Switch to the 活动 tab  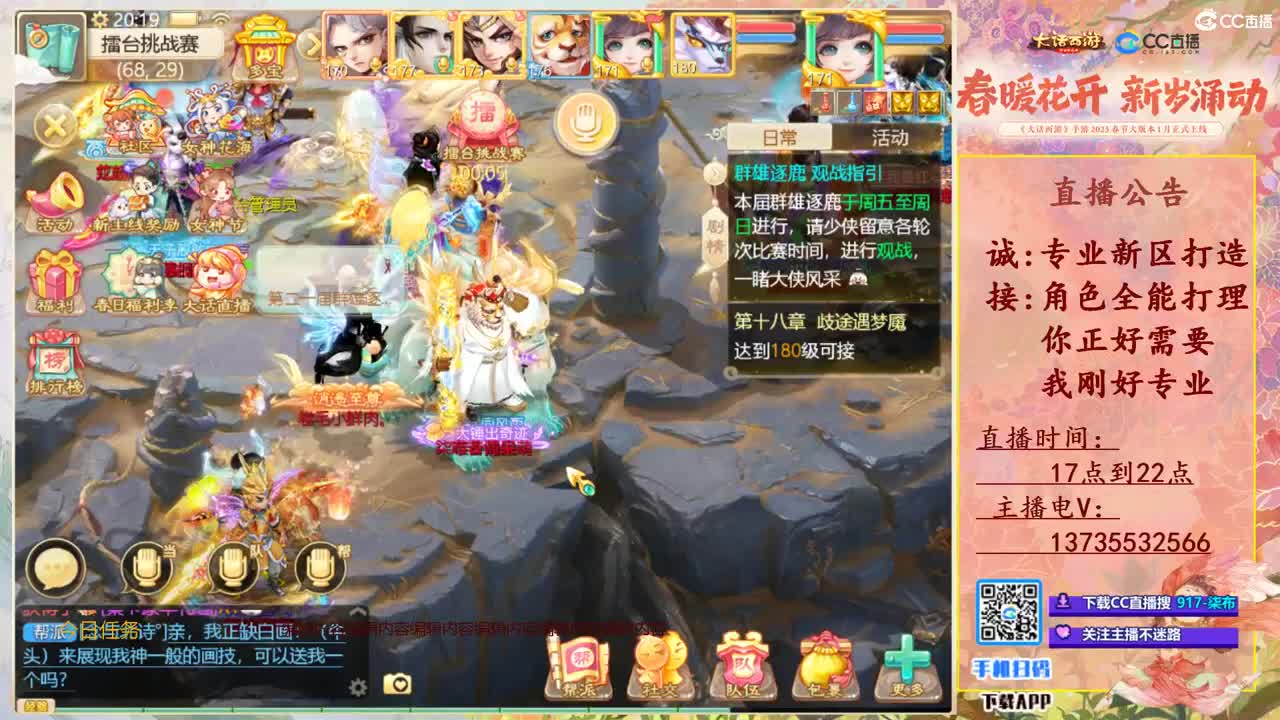[x=890, y=137]
